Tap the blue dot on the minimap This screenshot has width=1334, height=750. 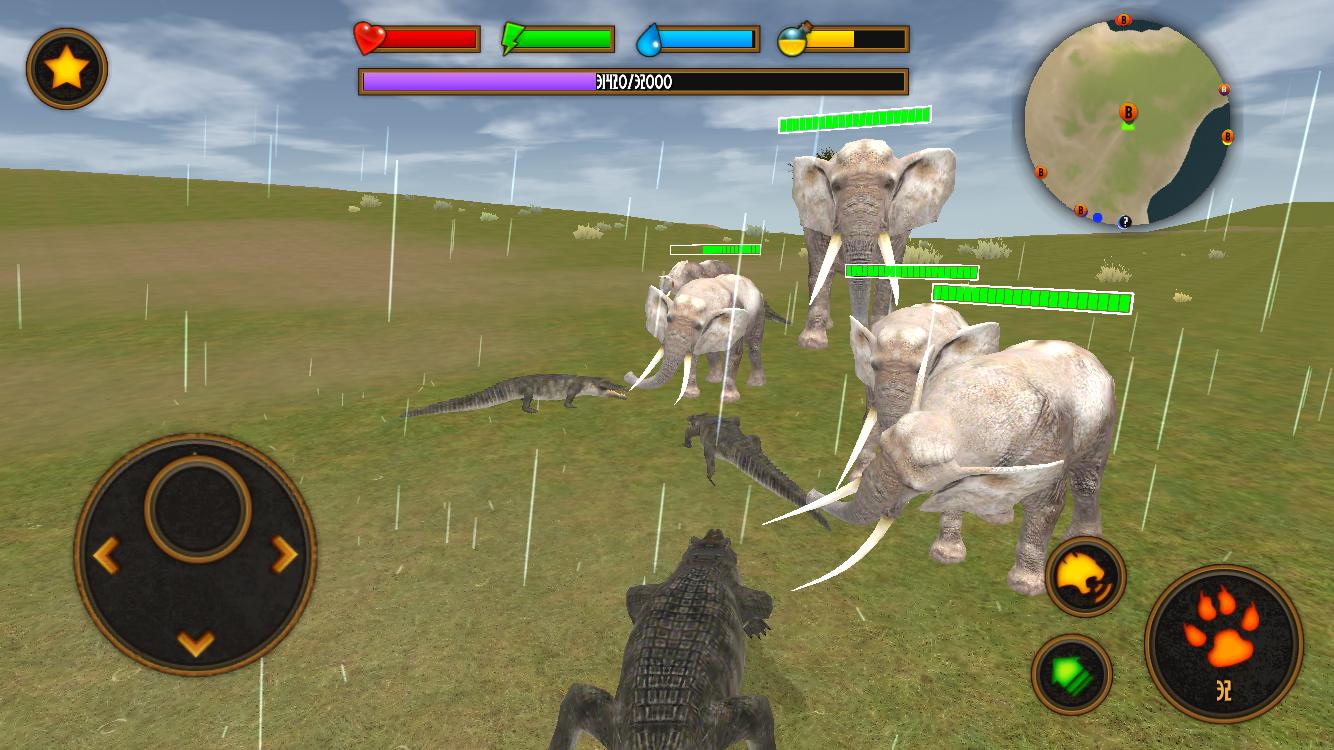coord(1097,217)
